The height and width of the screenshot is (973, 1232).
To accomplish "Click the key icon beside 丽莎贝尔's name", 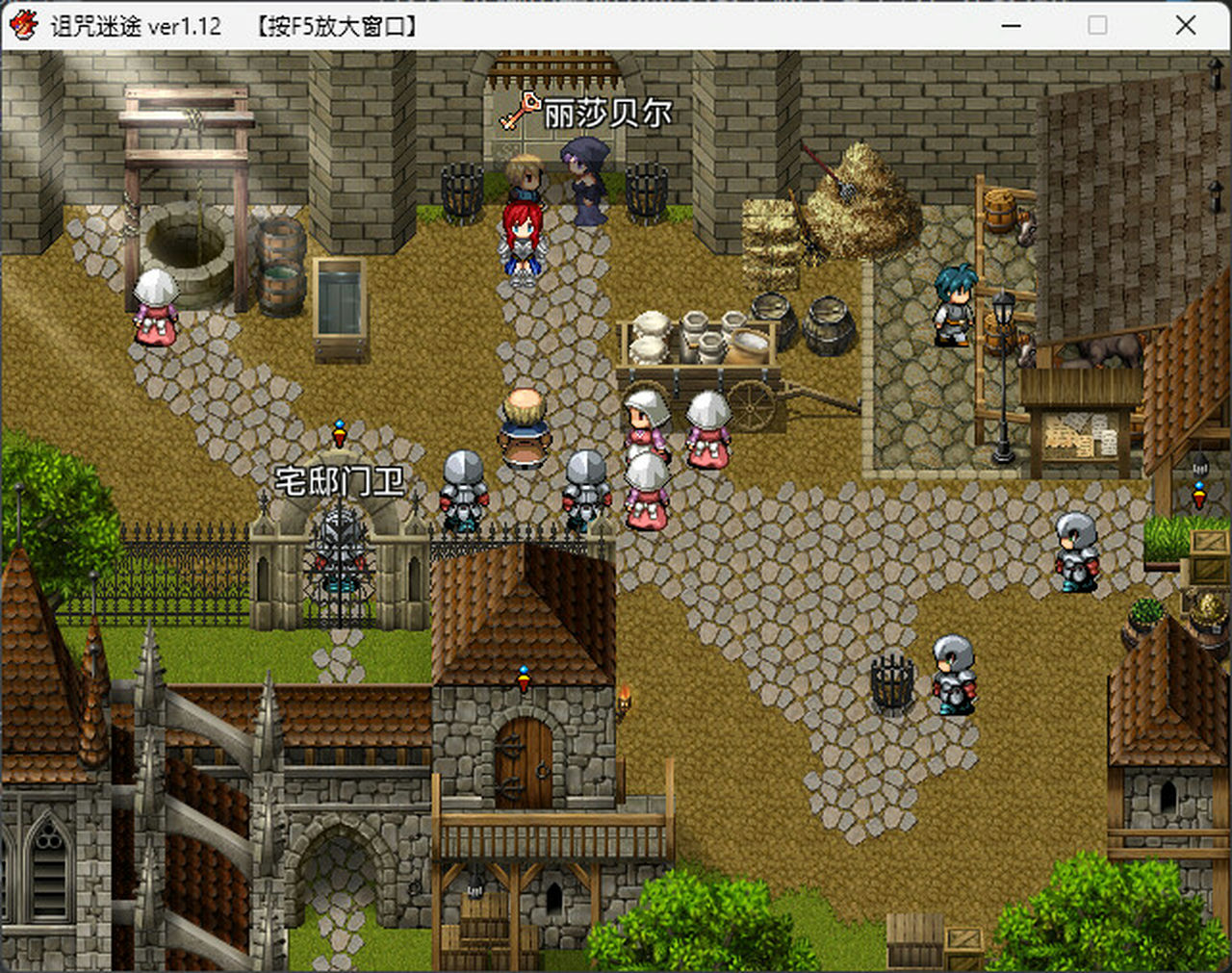I will coord(527,110).
